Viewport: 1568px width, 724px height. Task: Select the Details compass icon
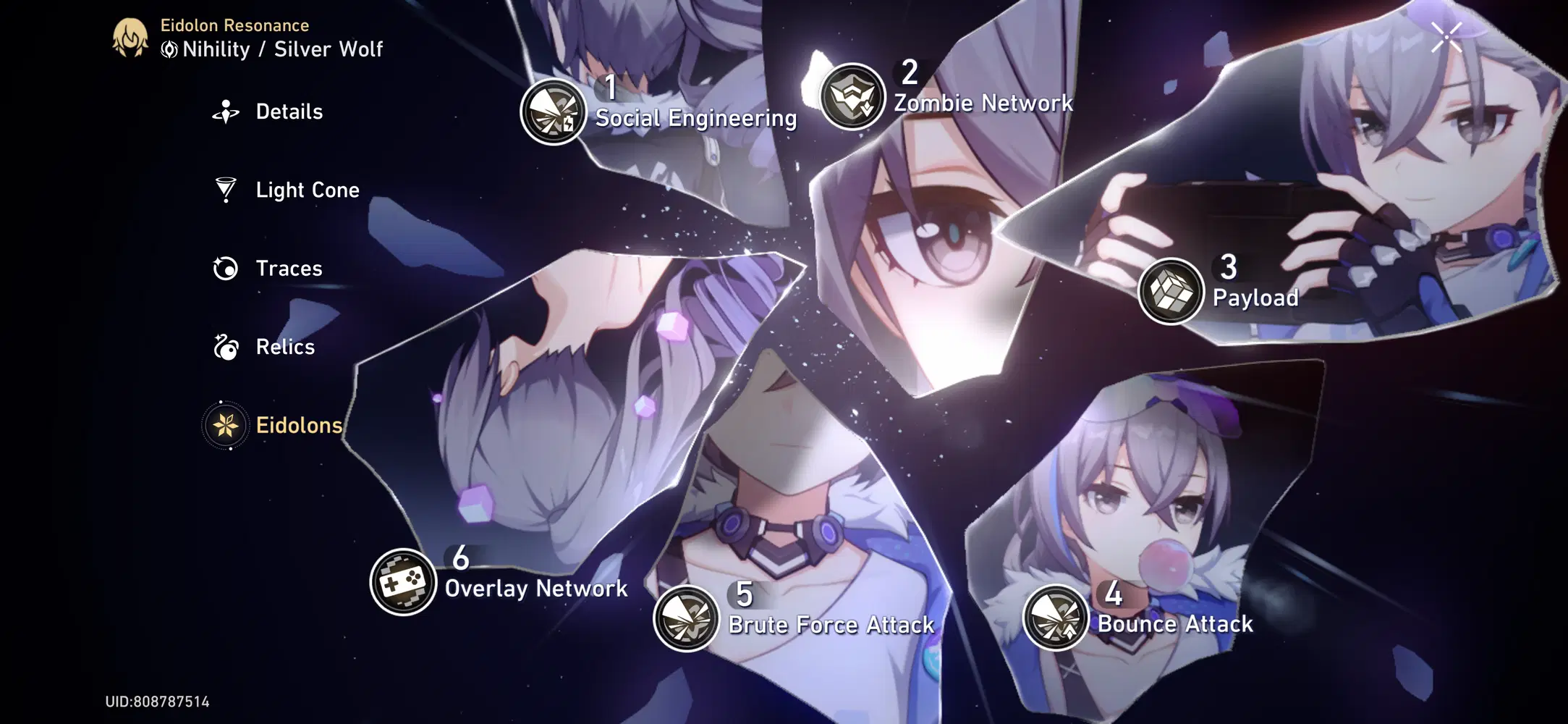pos(225,111)
